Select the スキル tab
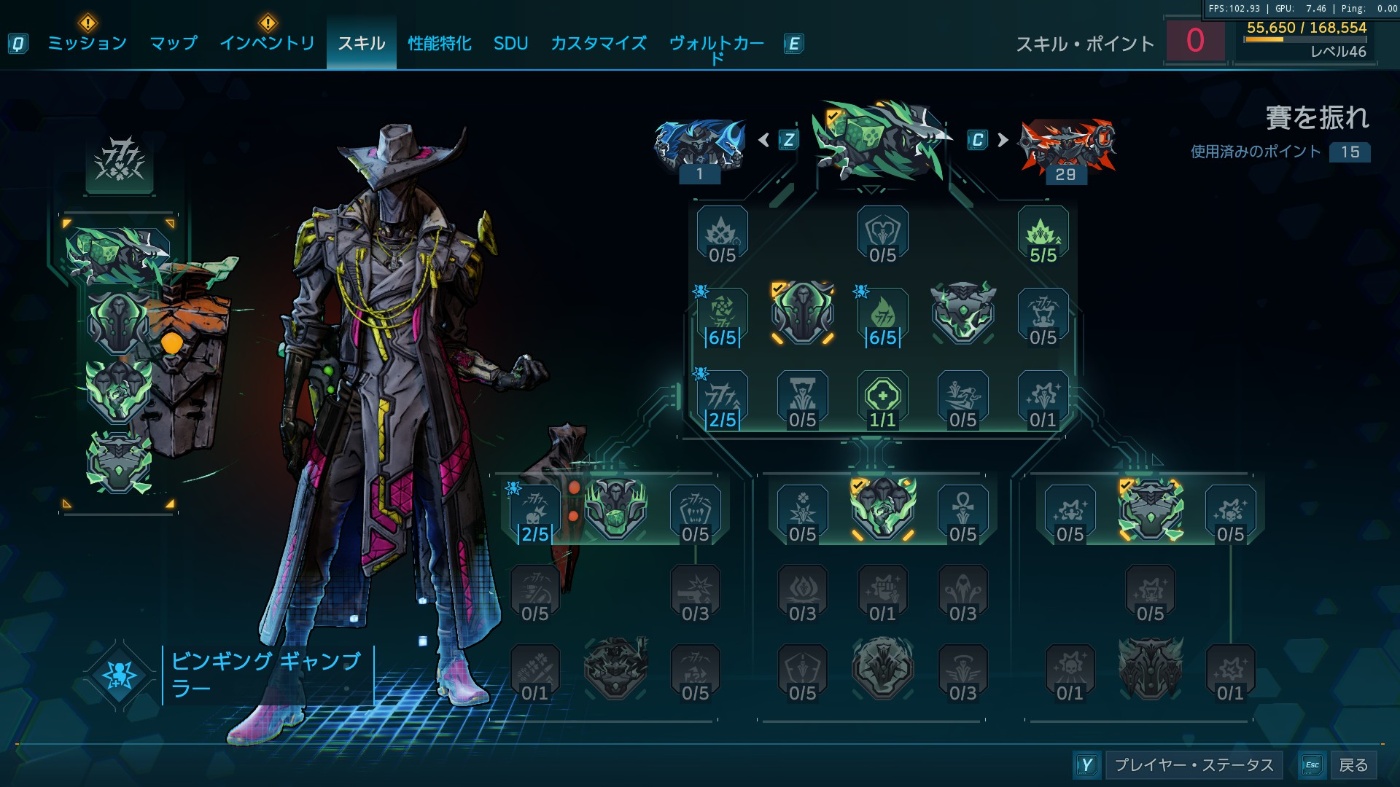 [361, 43]
